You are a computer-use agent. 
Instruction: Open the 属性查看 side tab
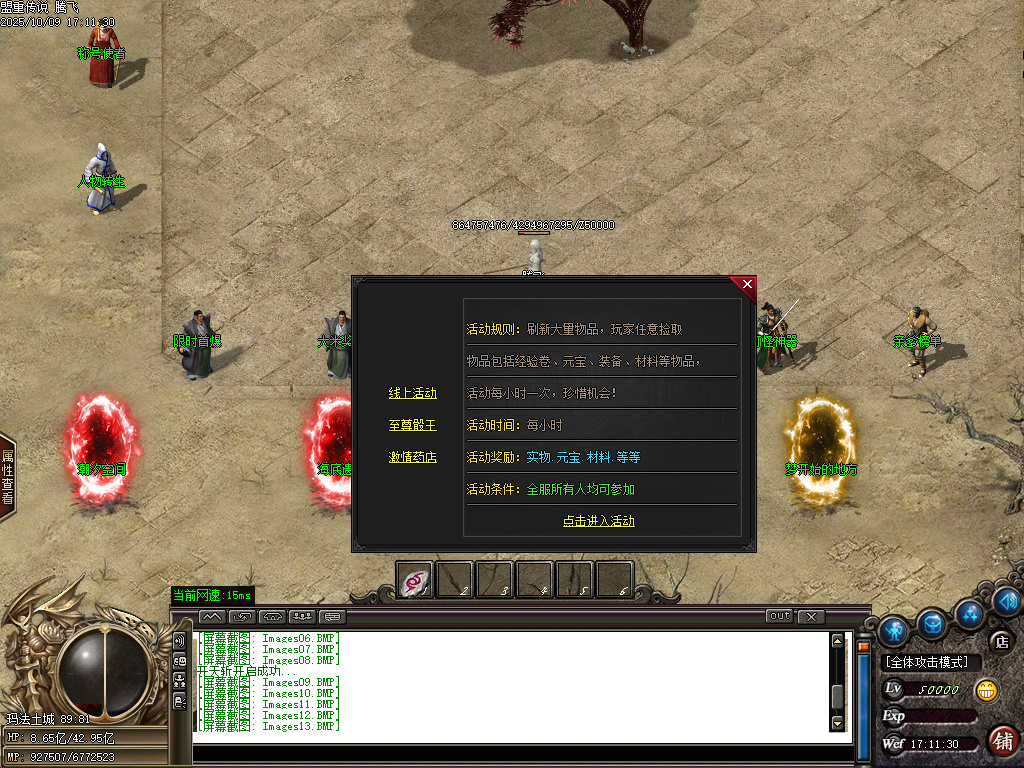(x=7, y=477)
